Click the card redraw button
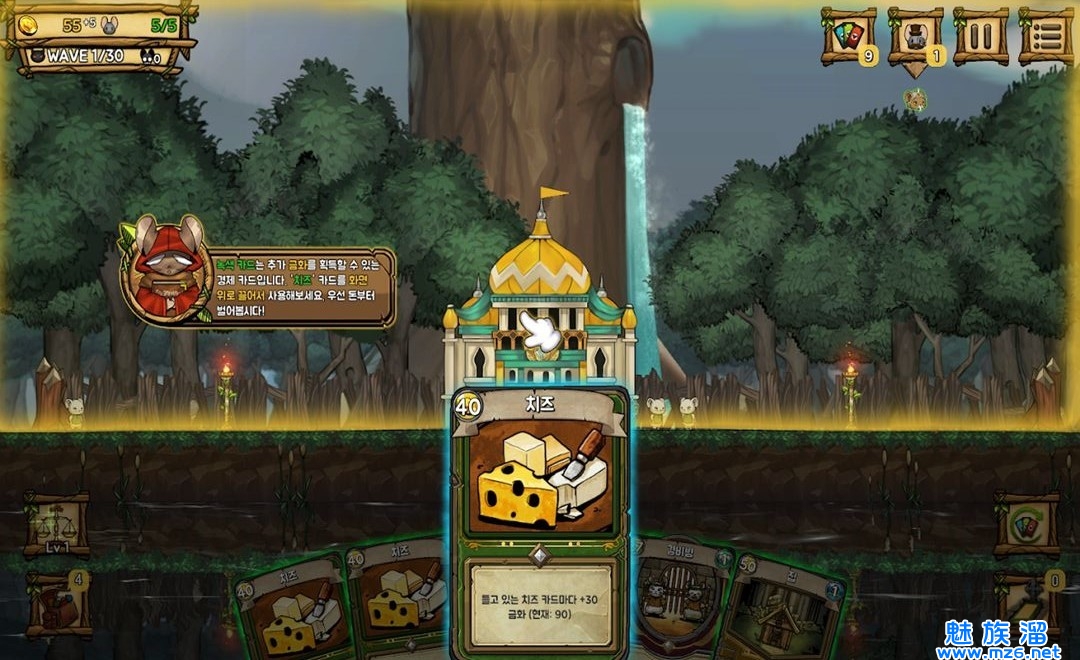The image size is (1080, 660). [1027, 524]
